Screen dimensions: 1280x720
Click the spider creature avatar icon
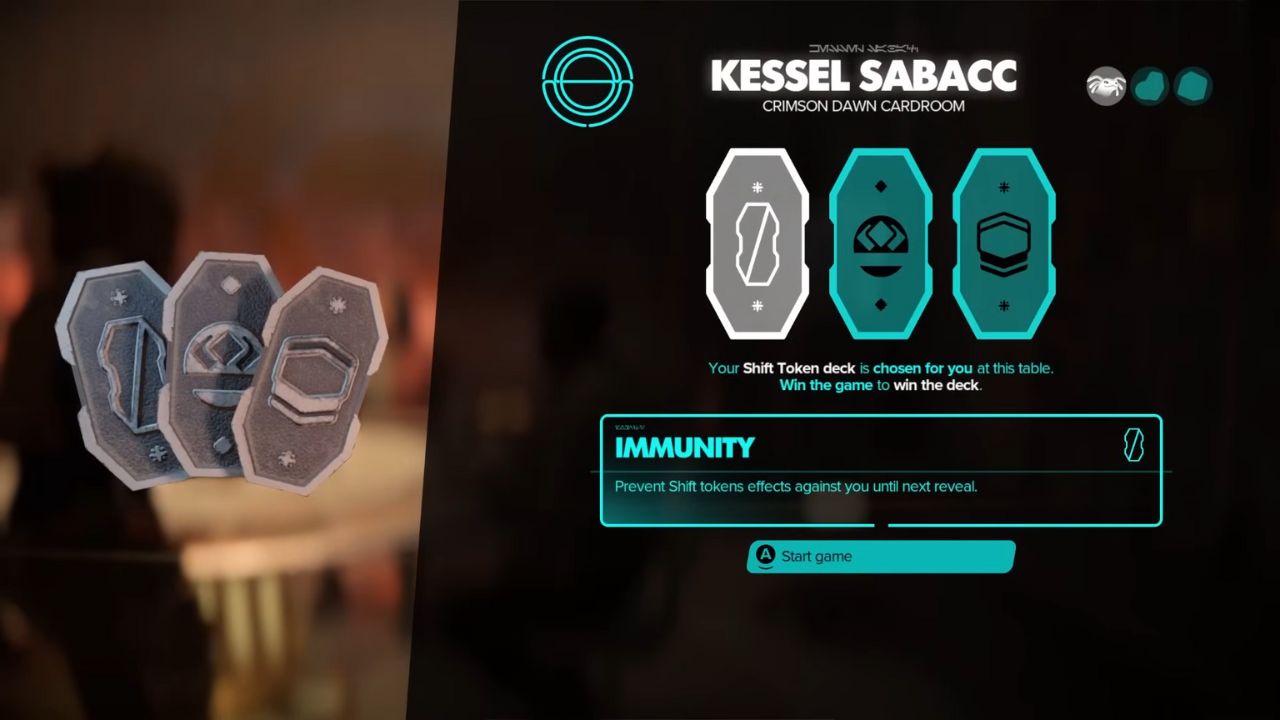[1108, 85]
